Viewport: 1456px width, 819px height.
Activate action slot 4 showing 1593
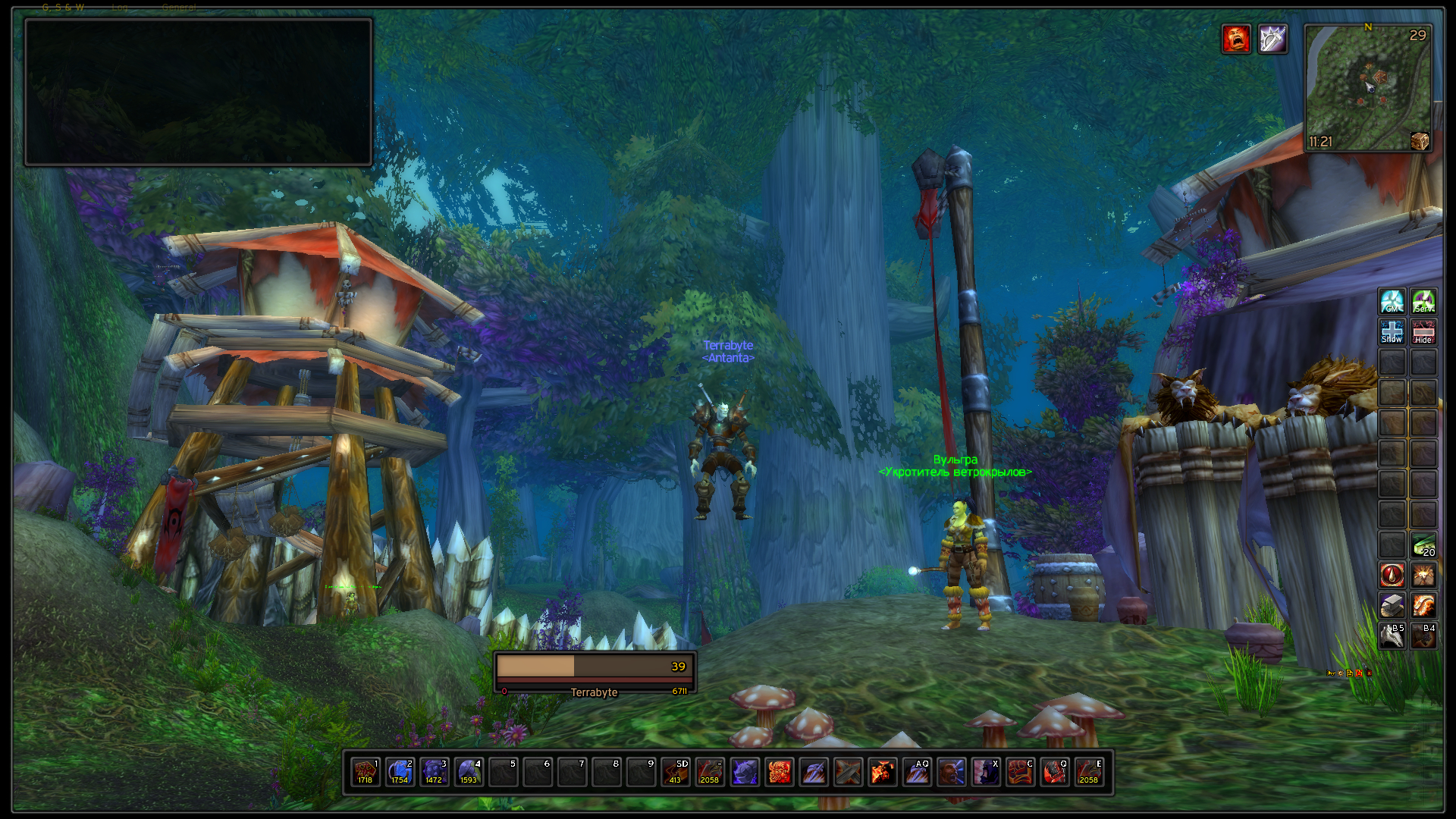pyautogui.click(x=469, y=772)
